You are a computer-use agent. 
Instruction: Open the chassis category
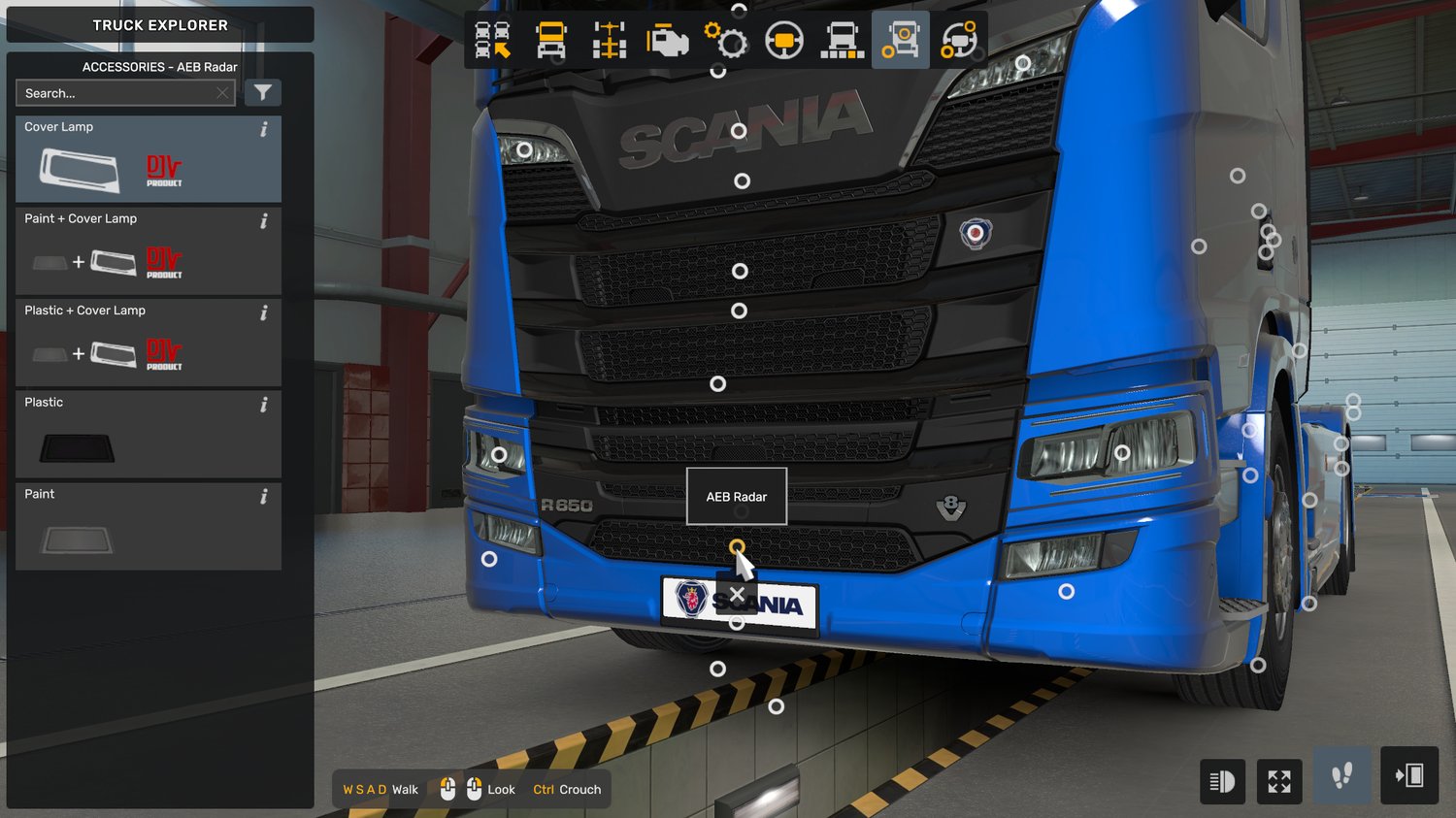(x=610, y=41)
